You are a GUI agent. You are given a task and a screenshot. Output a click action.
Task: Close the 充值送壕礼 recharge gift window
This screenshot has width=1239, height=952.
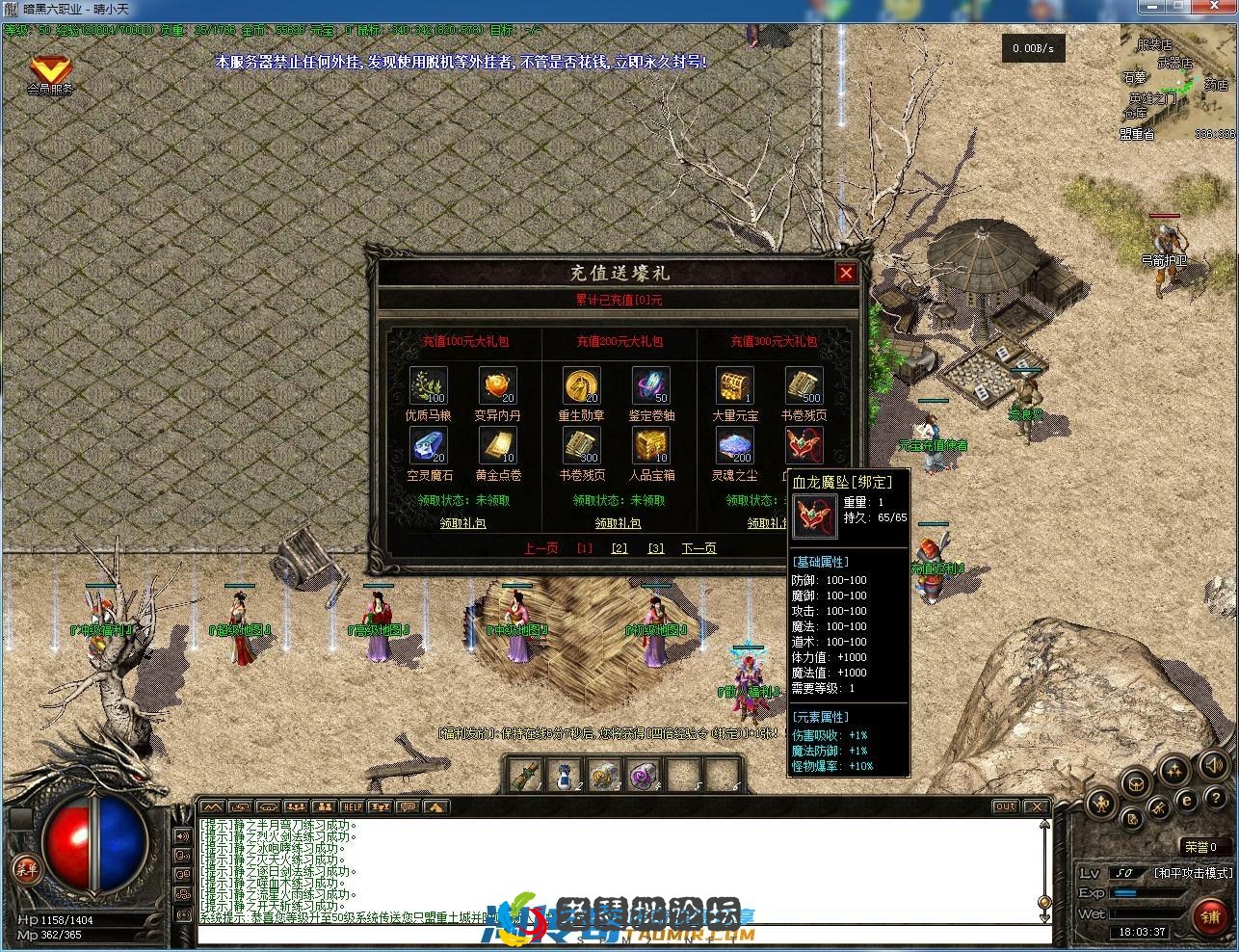(846, 273)
